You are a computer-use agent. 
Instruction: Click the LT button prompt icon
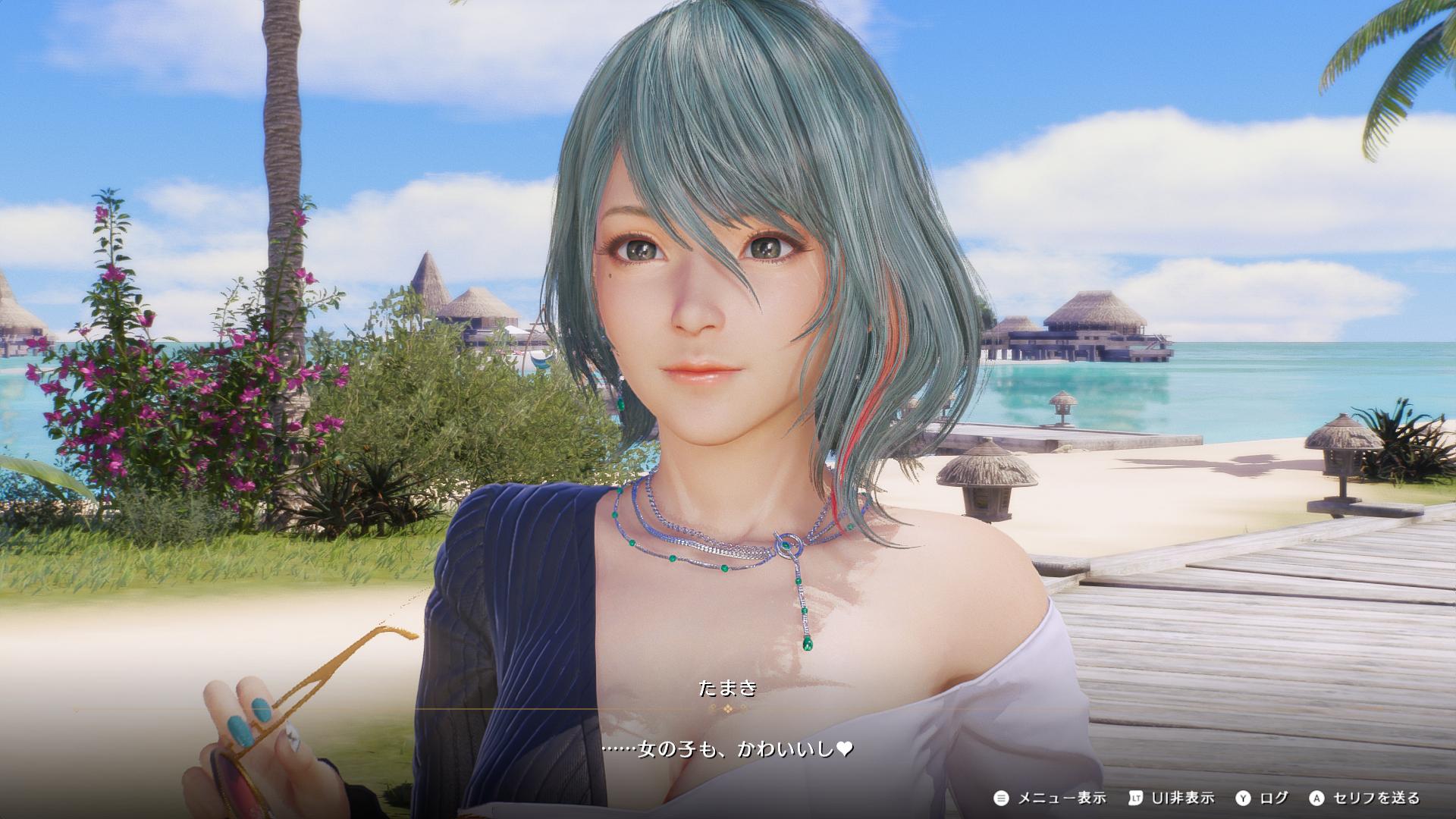point(1136,799)
